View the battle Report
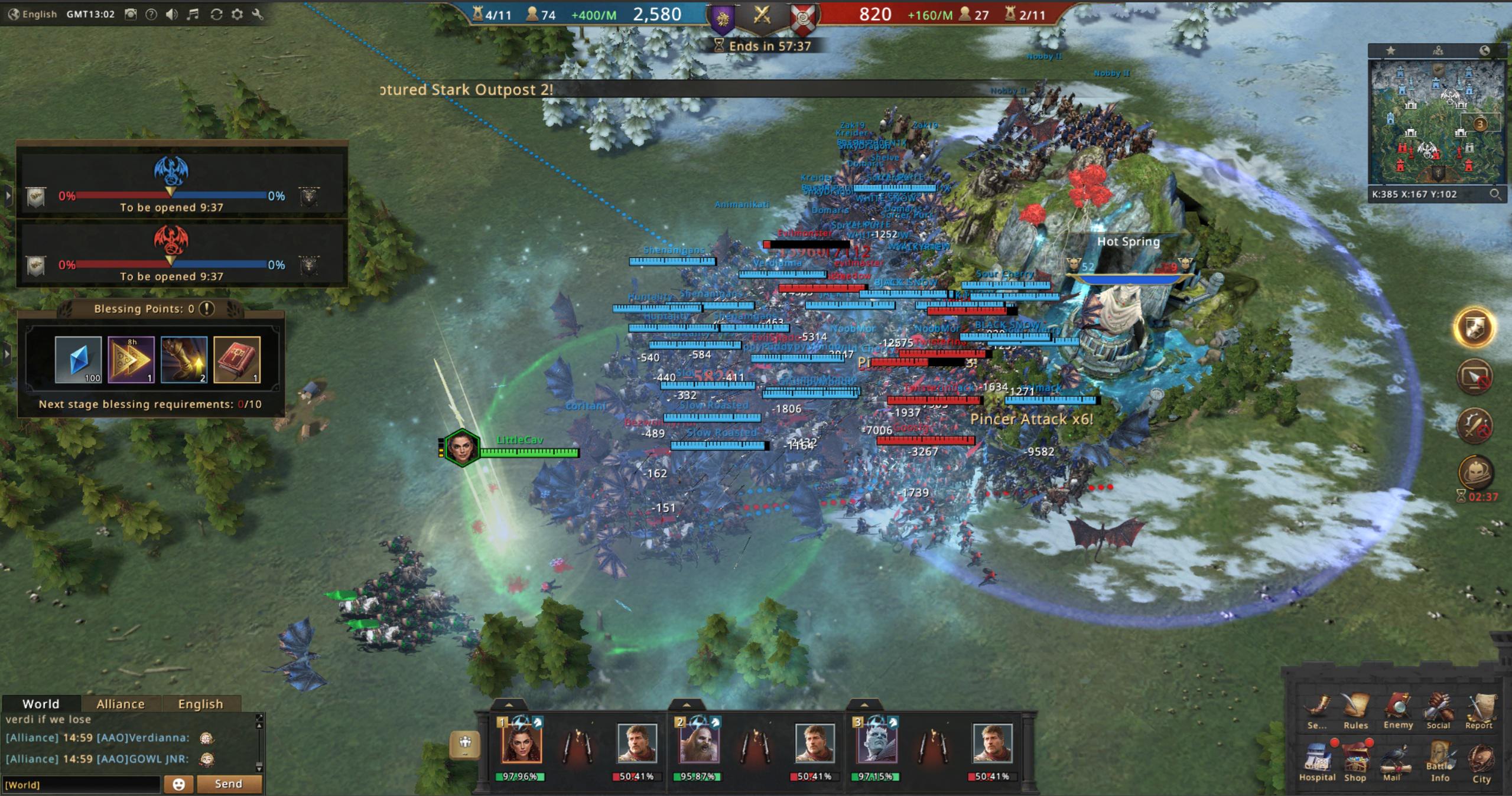The width and height of the screenshot is (1512, 796). [1479, 710]
